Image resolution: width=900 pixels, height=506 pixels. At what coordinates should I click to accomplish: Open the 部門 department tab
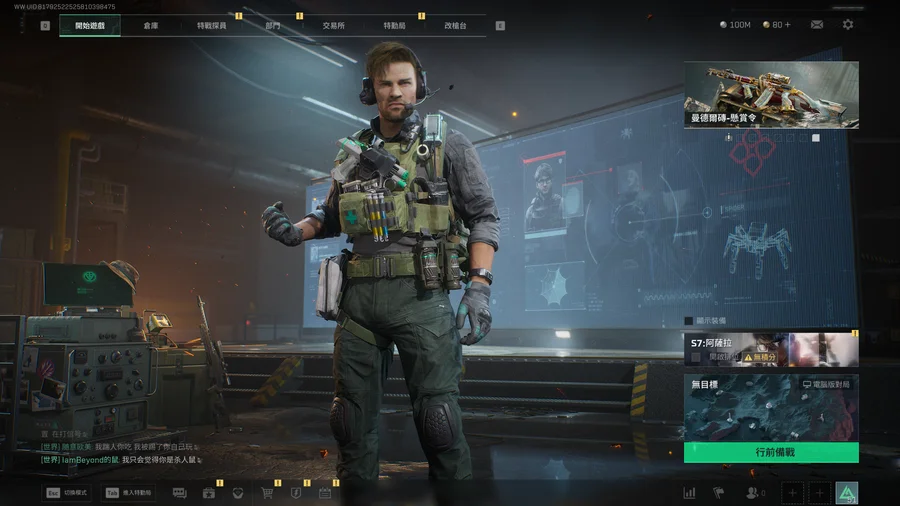(x=273, y=25)
